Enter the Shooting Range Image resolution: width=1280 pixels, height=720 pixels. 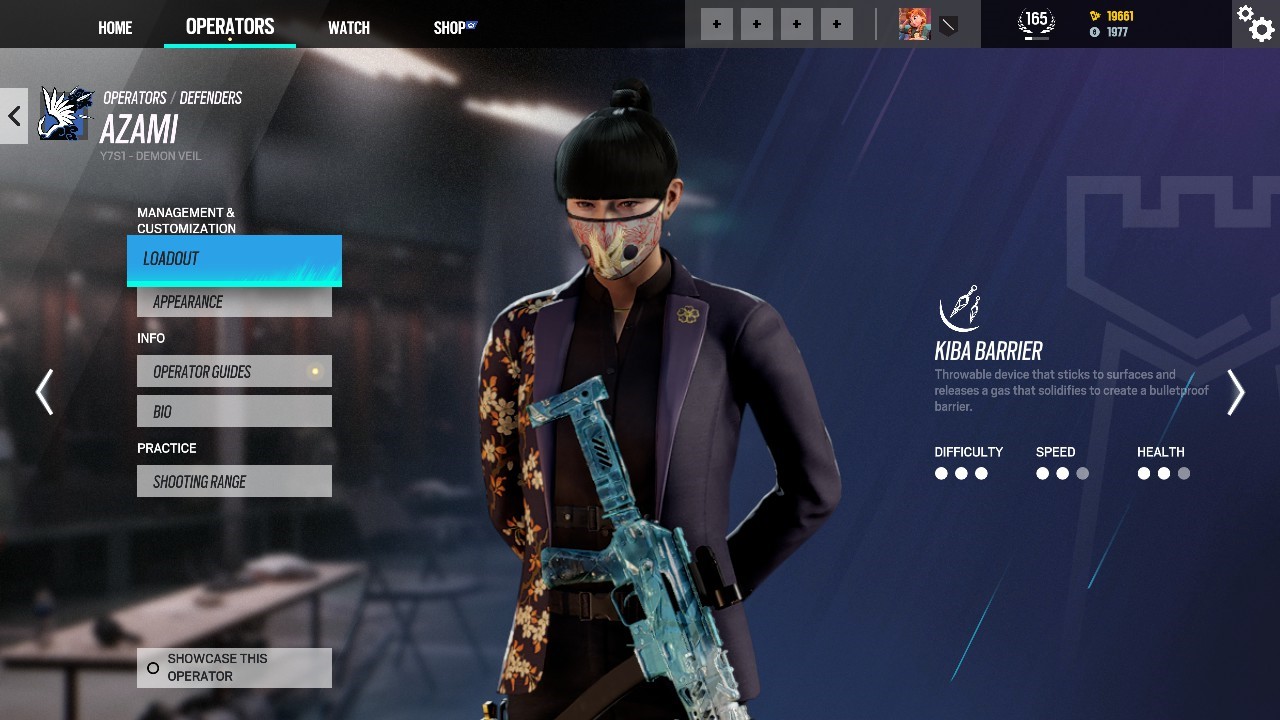click(x=234, y=481)
